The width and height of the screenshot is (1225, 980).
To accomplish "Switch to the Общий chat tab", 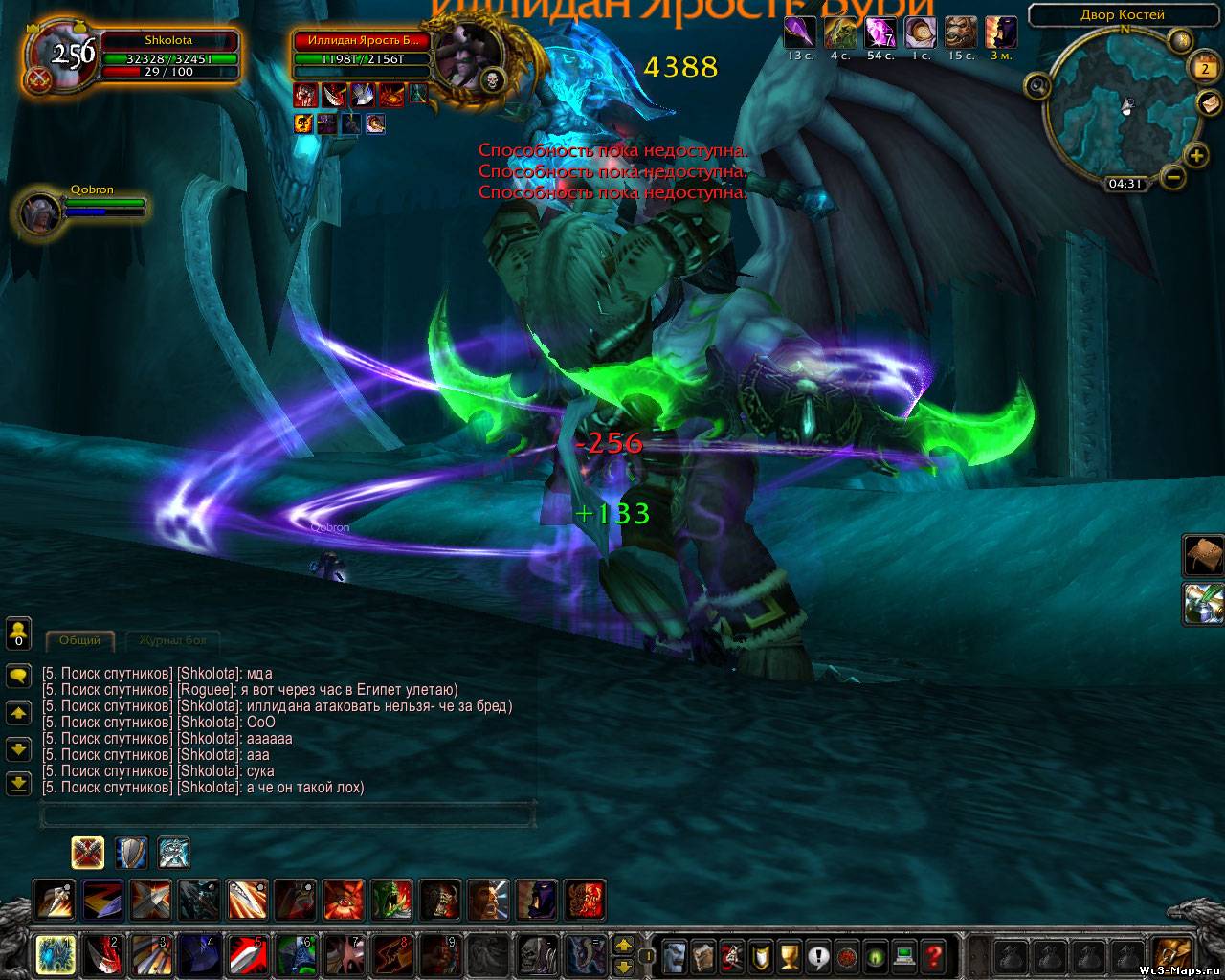I will [x=80, y=640].
